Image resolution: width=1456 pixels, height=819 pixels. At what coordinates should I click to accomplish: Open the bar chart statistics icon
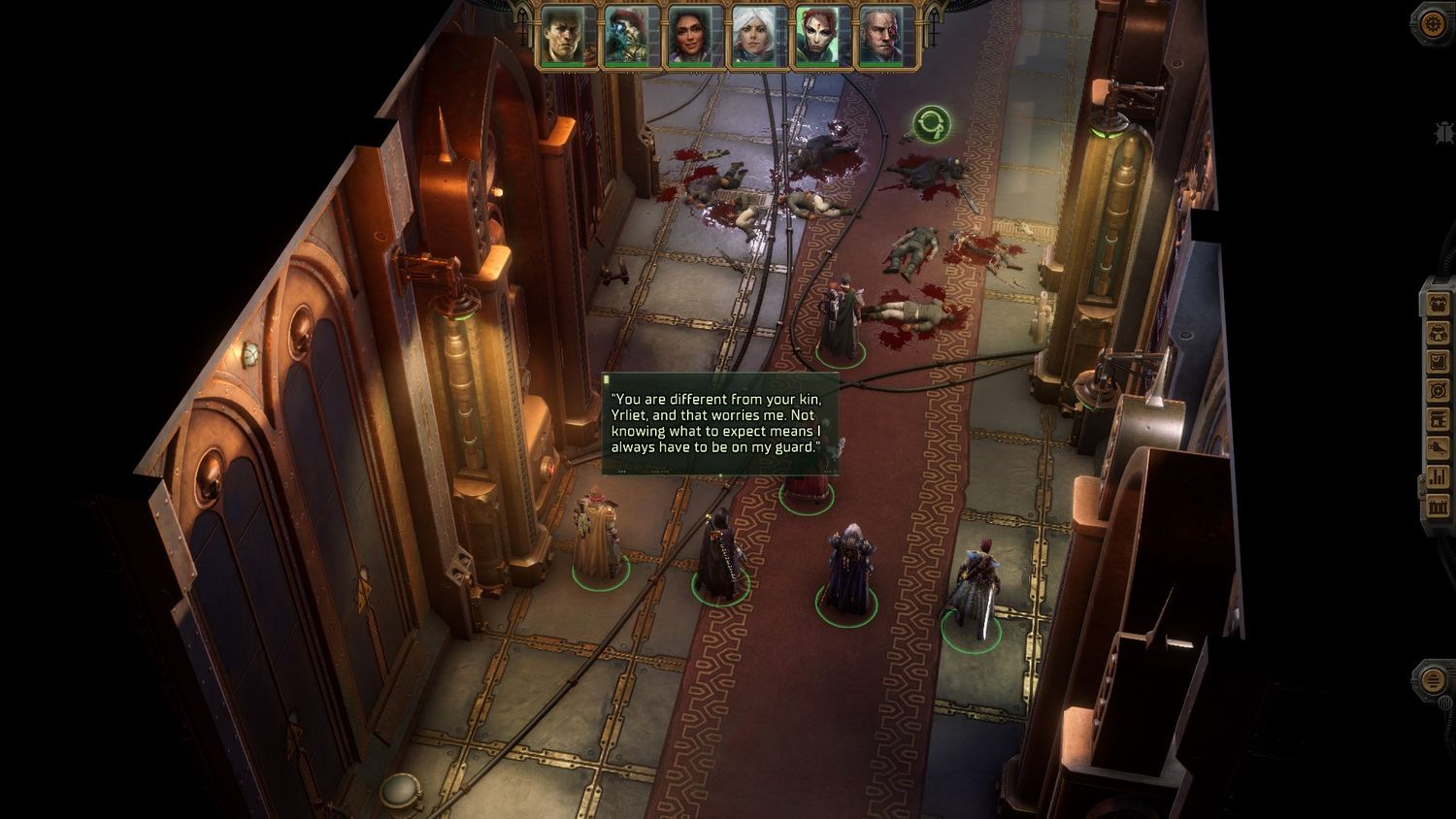1438,477
